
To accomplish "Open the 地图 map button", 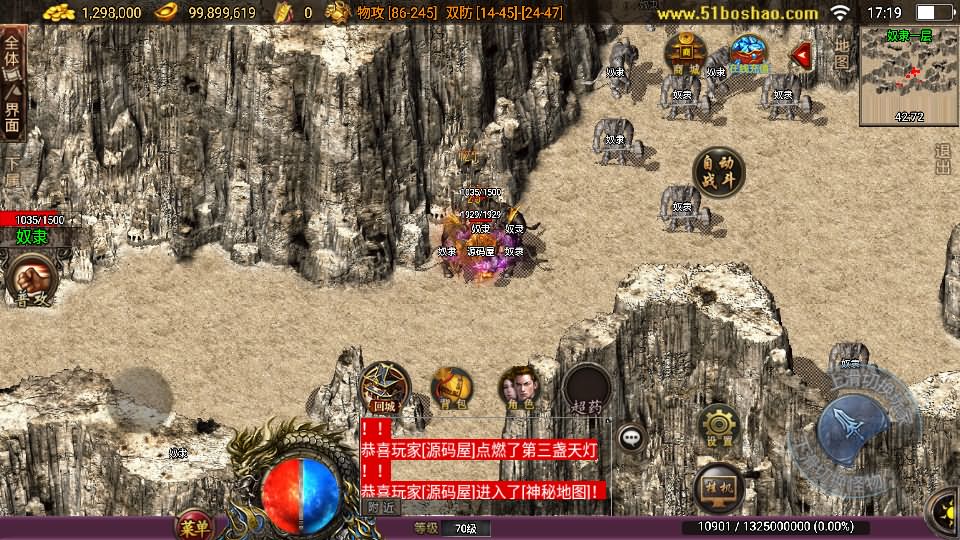I will [x=842, y=53].
